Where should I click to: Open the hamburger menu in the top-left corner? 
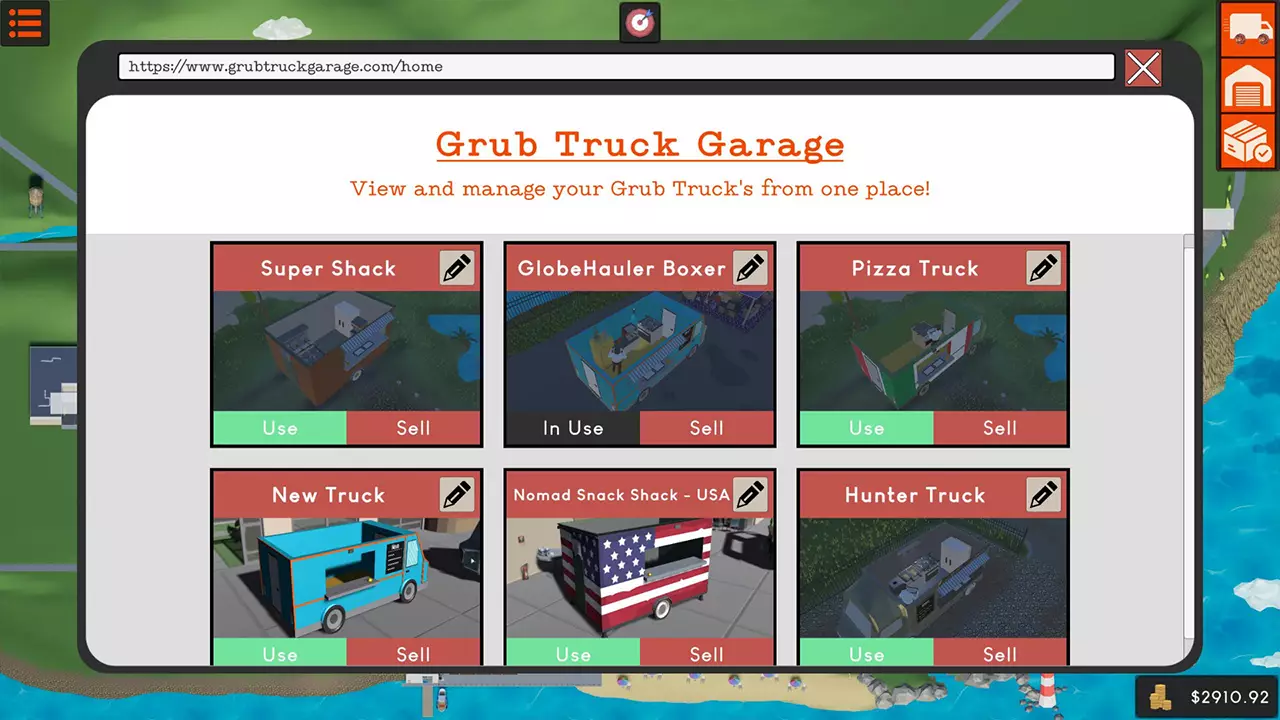(25, 23)
